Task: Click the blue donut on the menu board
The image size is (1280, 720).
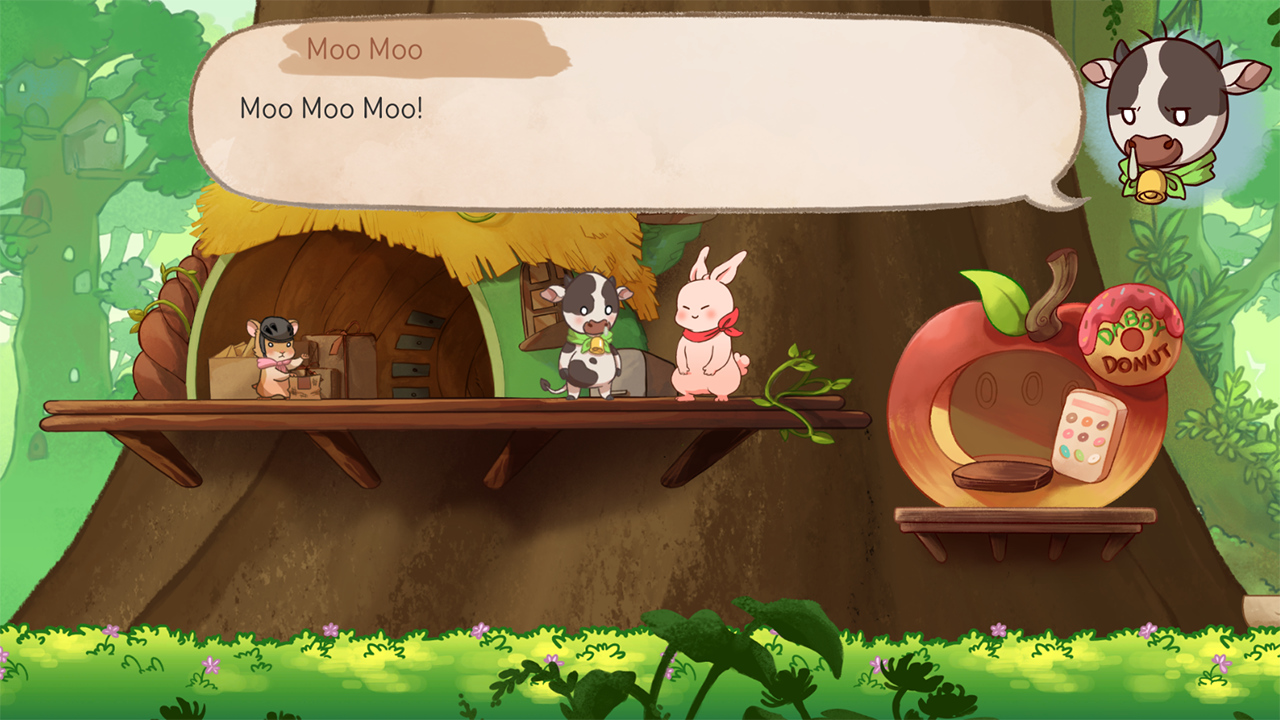Action: pos(1064,451)
